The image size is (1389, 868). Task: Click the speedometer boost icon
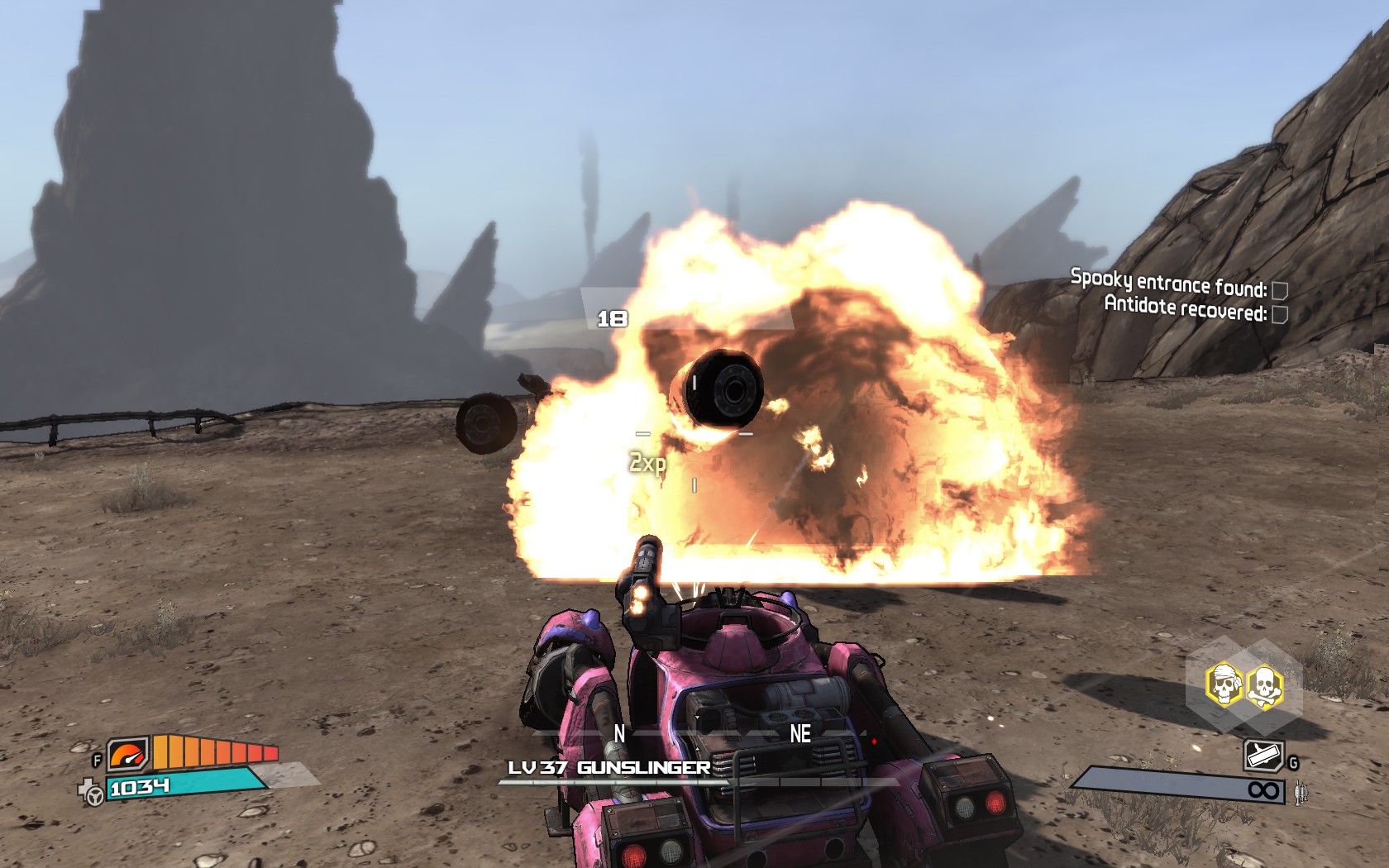coord(128,754)
